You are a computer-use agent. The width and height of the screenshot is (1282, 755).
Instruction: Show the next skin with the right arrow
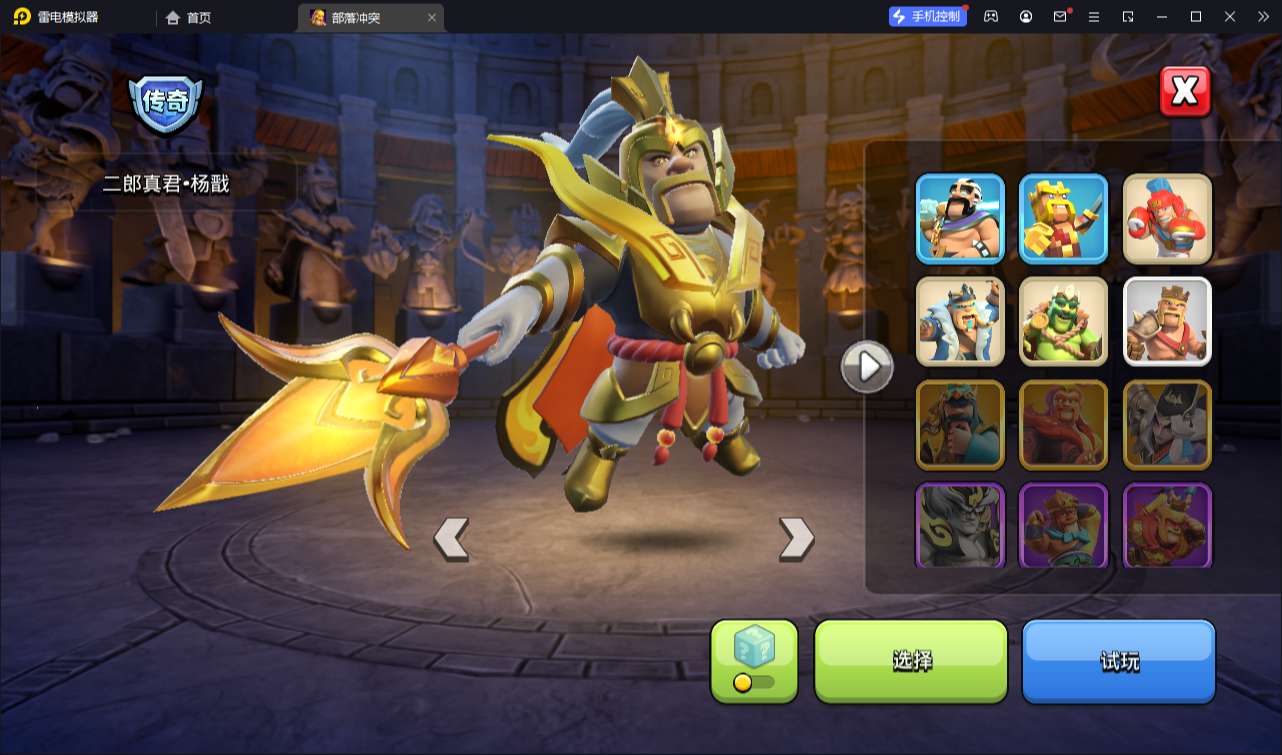[x=796, y=539]
